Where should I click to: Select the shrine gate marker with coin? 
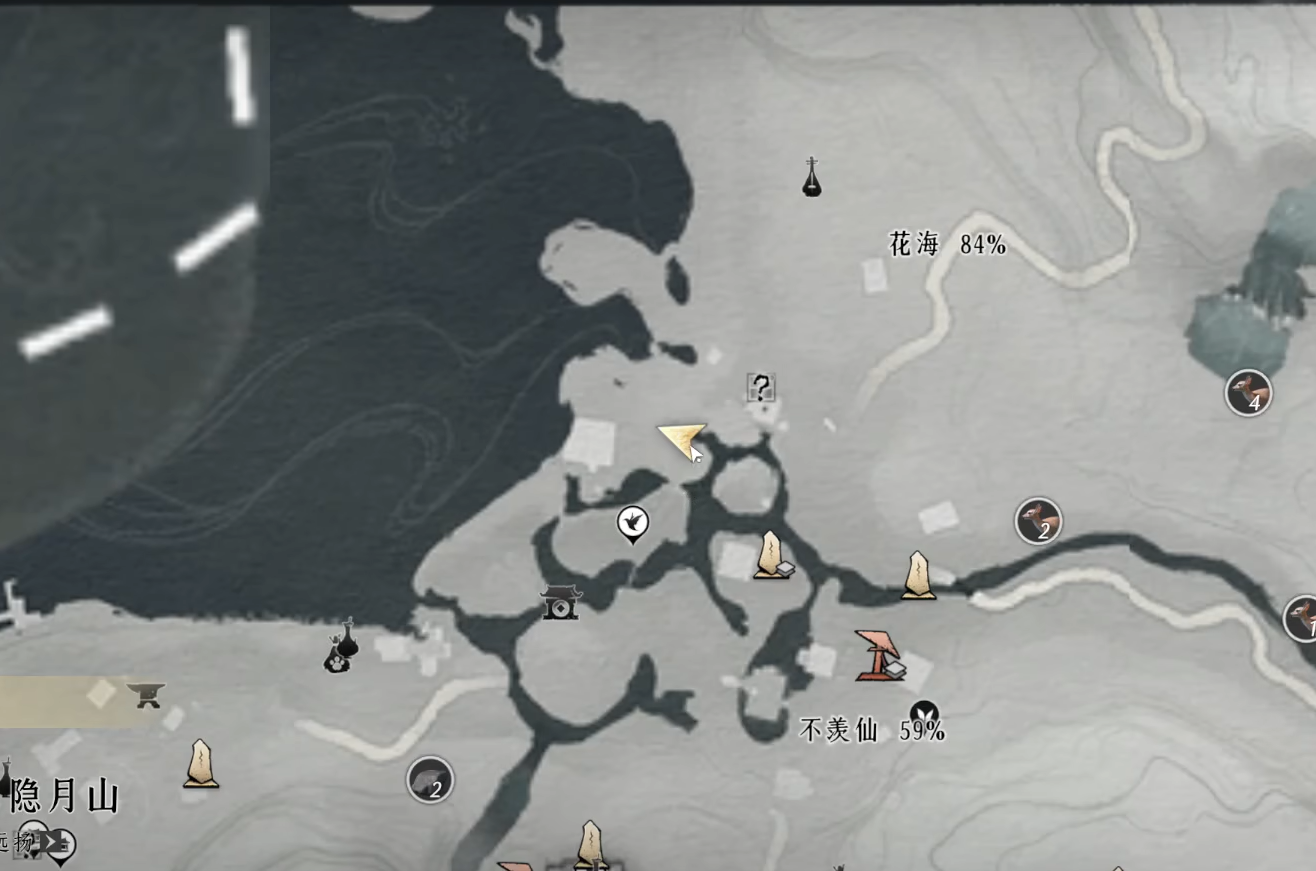(x=560, y=602)
